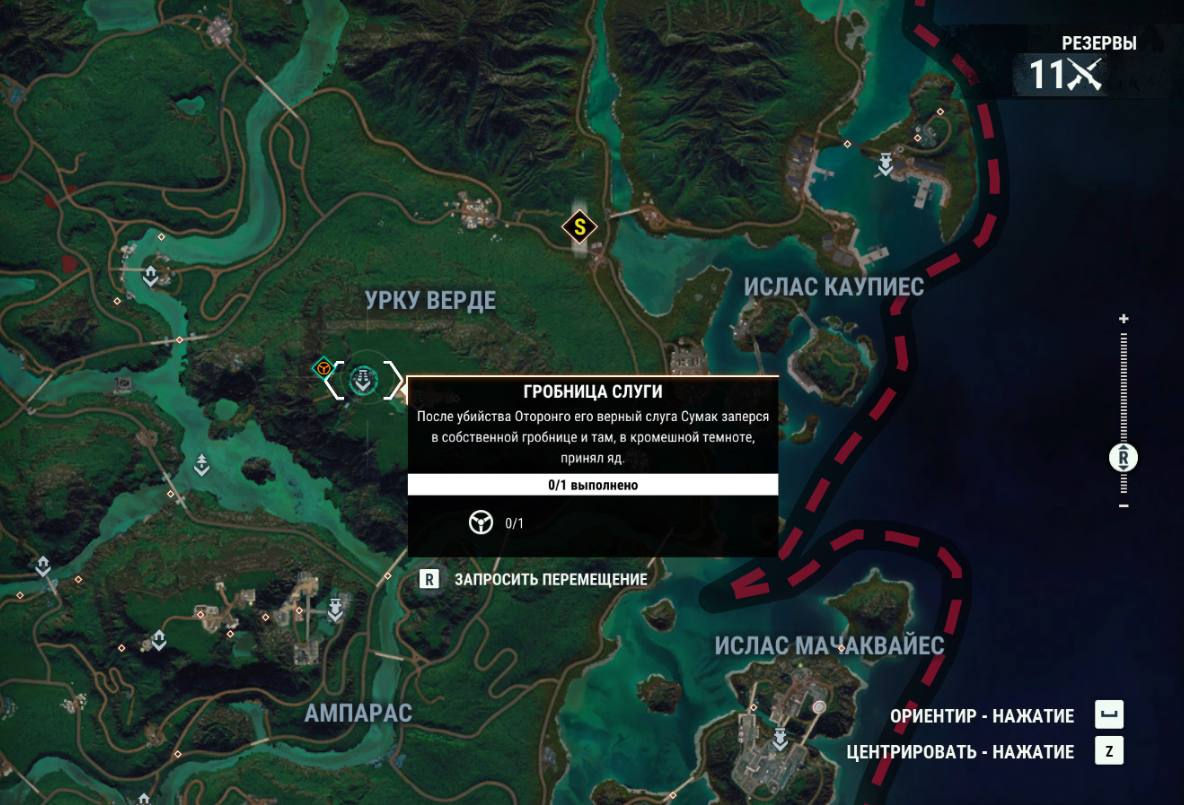Select the highlighted Гробница слуги tomb marker
This screenshot has height=805, width=1184.
point(364,380)
